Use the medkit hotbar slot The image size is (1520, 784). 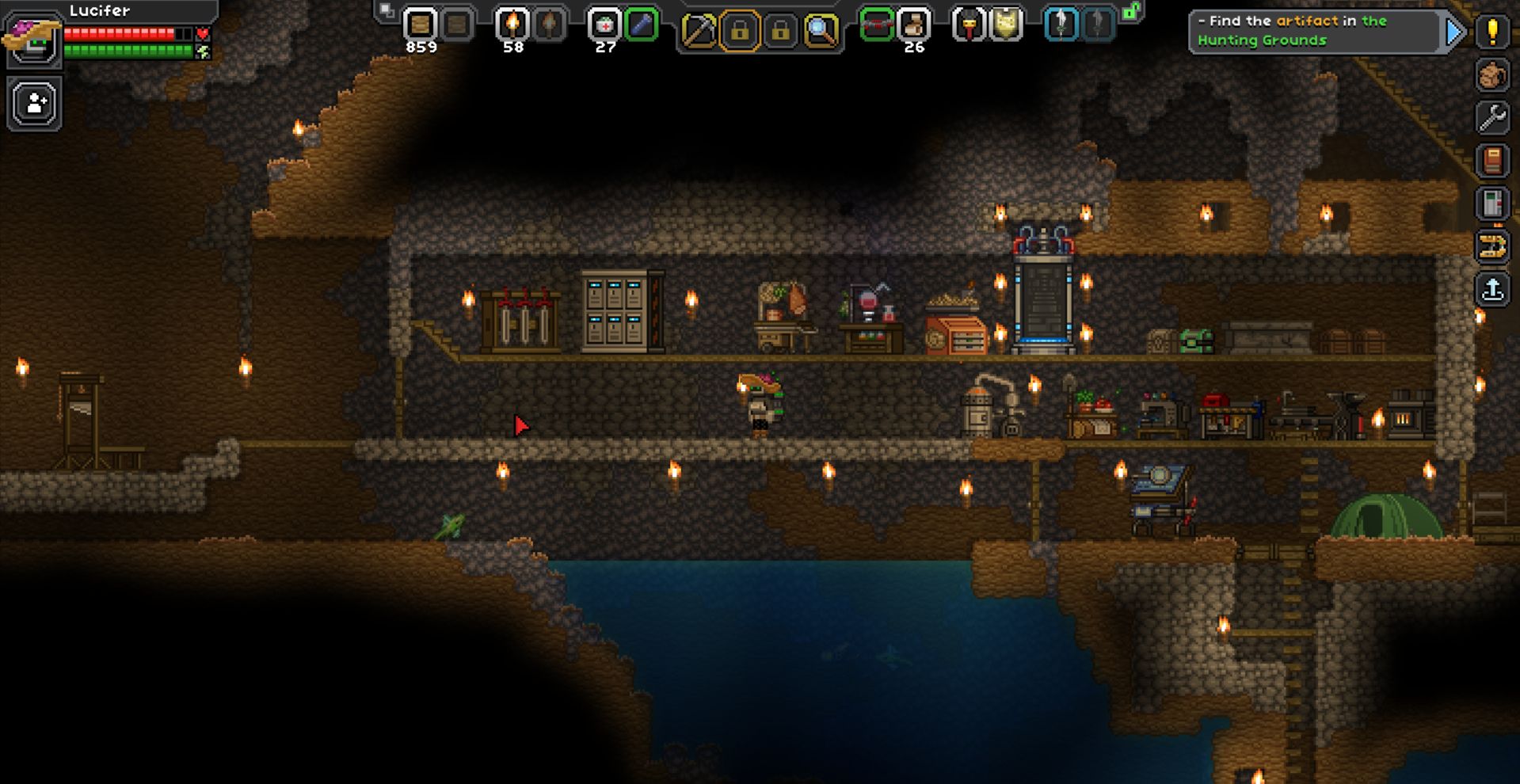pos(604,25)
